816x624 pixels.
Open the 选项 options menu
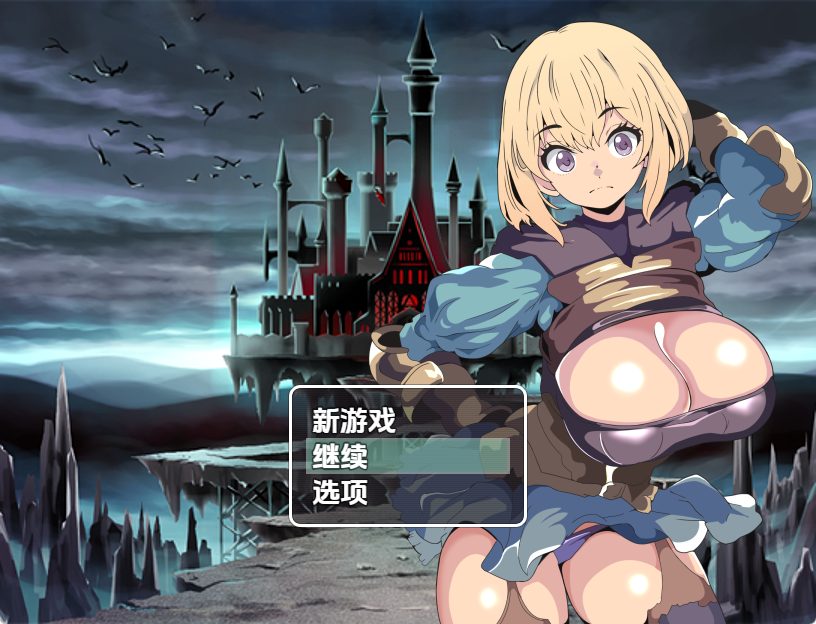click(x=340, y=492)
